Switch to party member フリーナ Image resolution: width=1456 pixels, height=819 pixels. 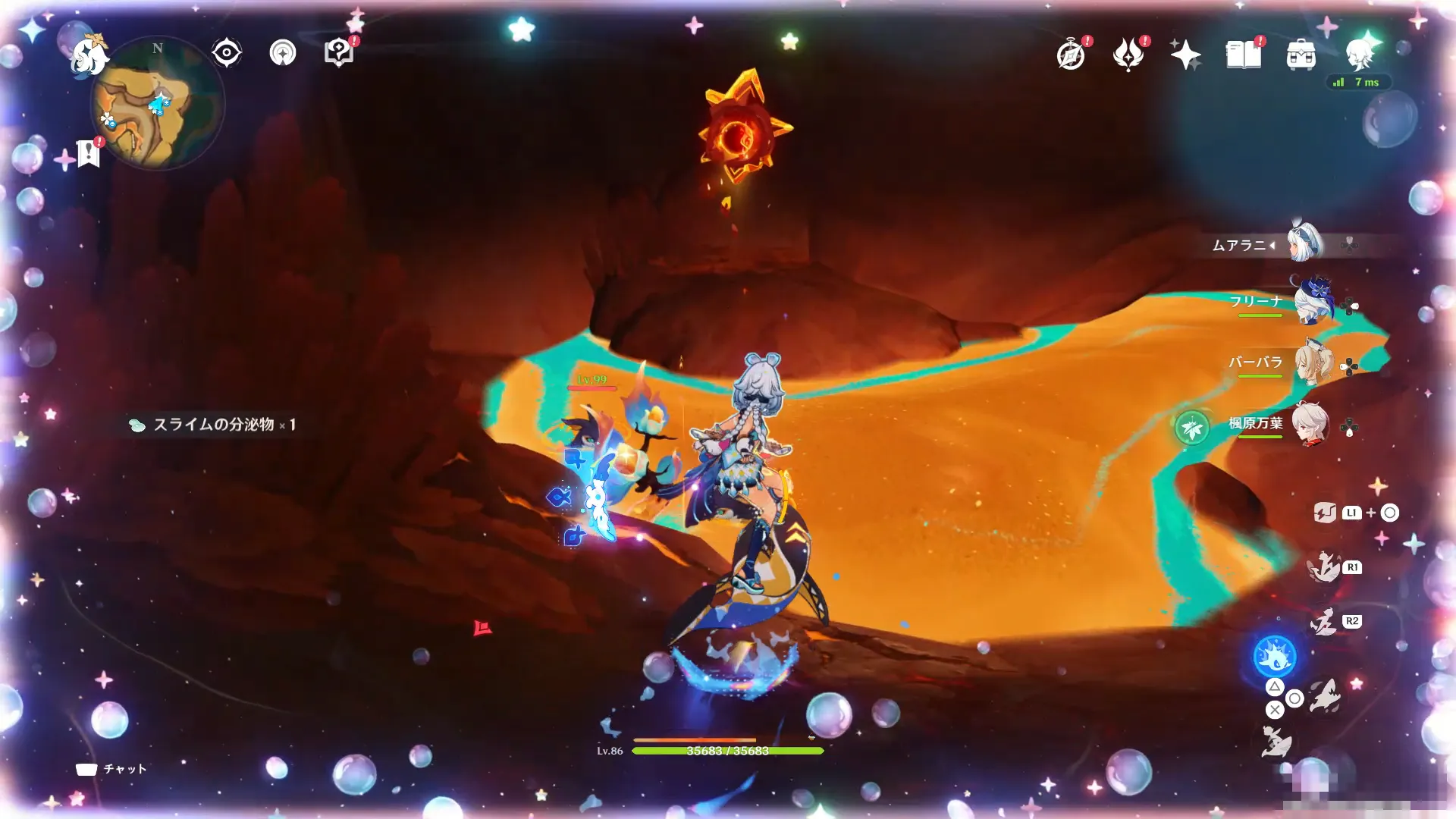[1312, 303]
